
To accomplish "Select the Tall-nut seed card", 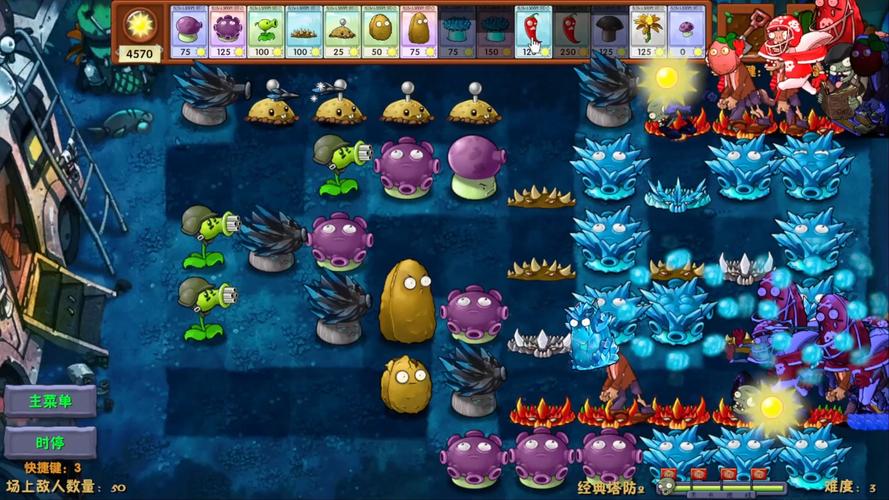I will (x=418, y=31).
